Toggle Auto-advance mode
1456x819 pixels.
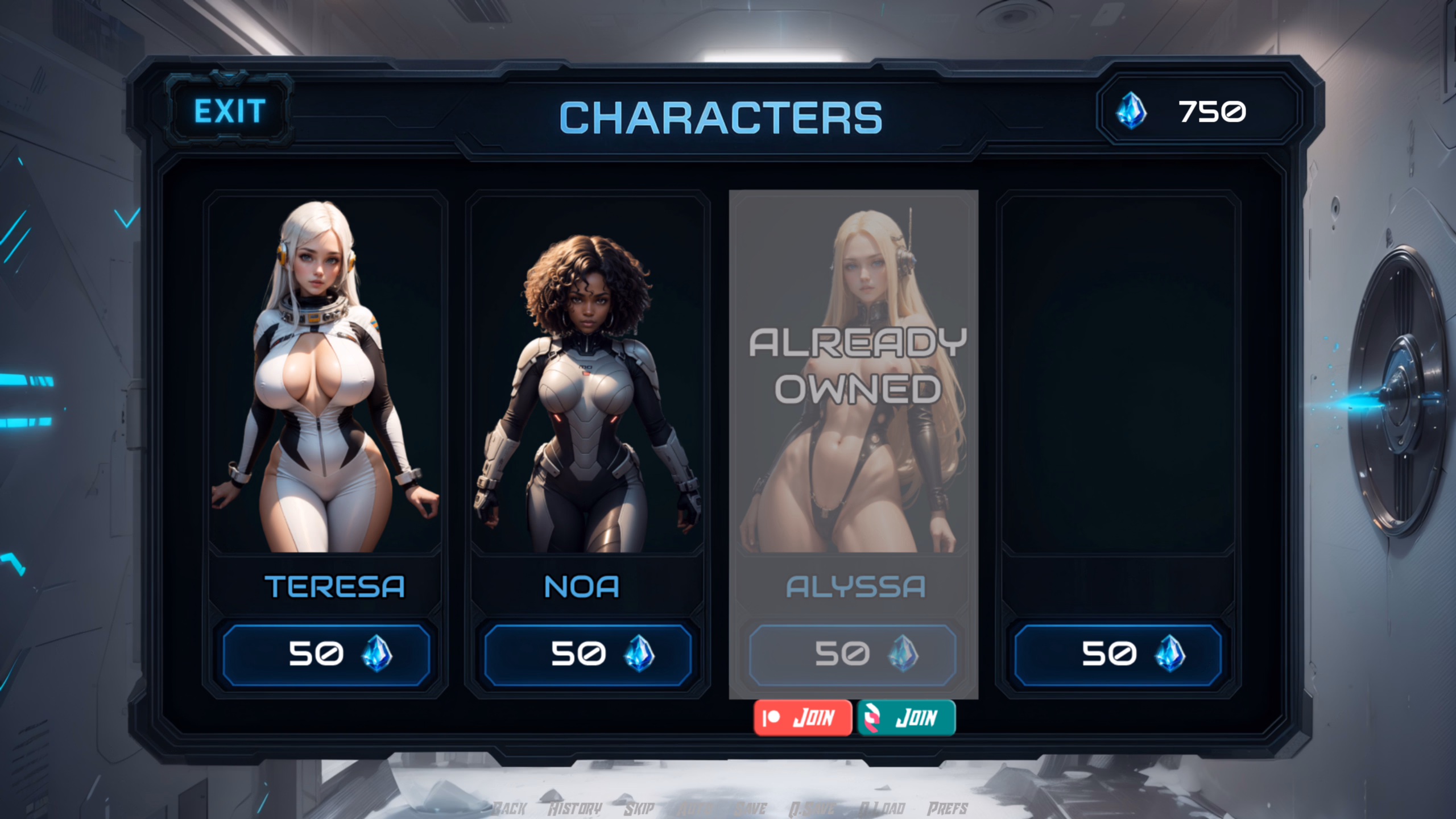pyautogui.click(x=694, y=808)
